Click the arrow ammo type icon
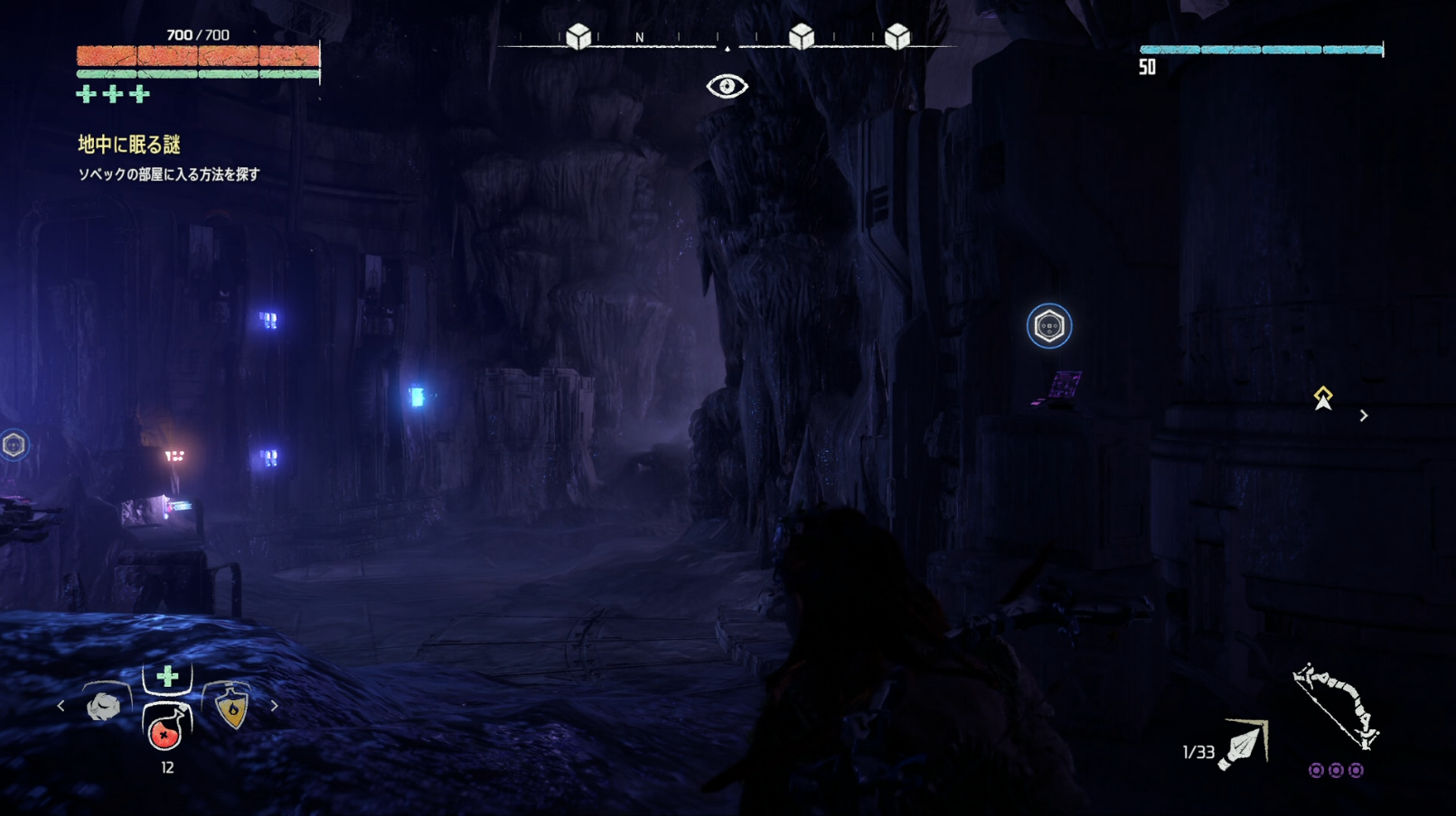The image size is (1456, 816). (1245, 744)
